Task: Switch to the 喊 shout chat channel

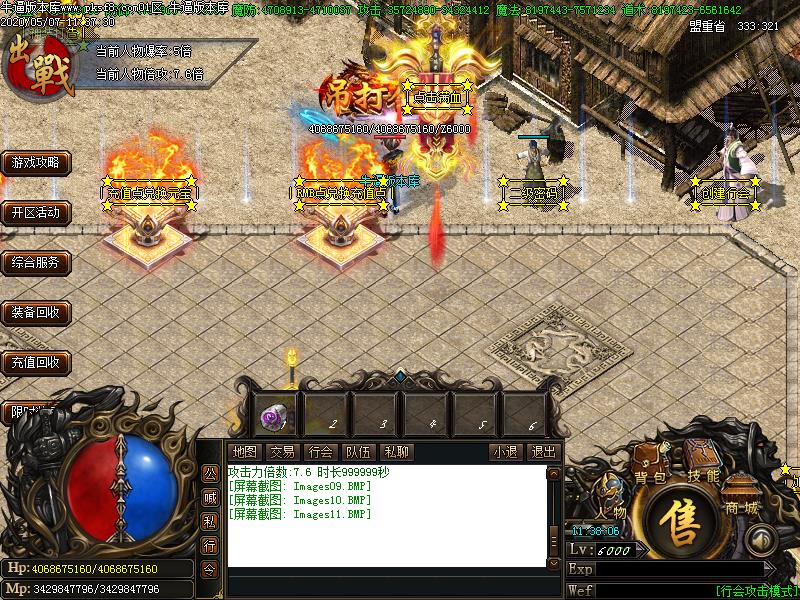Action: coord(210,497)
